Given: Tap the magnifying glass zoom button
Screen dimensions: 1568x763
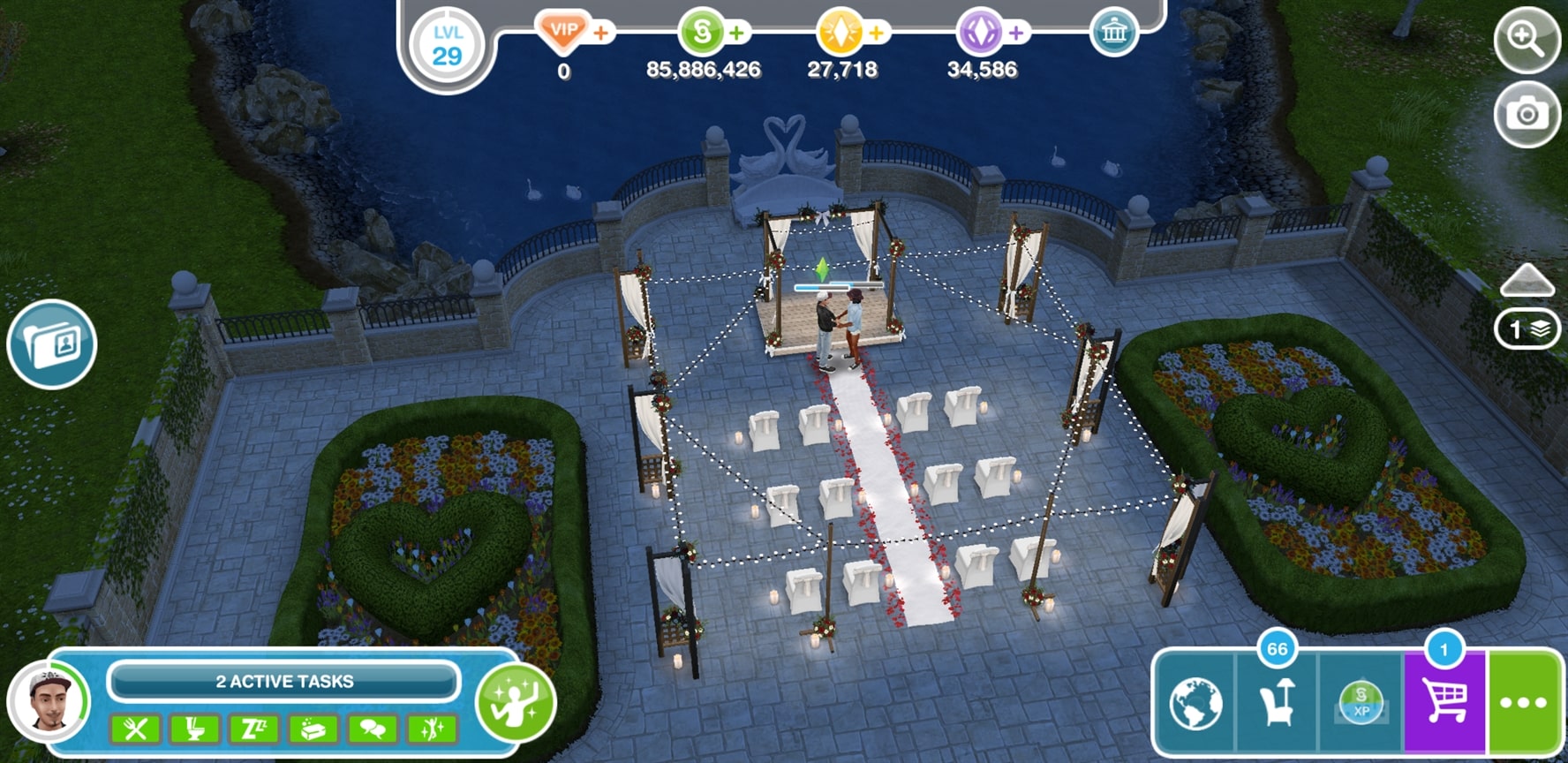Looking at the screenshot, I should click(1526, 40).
